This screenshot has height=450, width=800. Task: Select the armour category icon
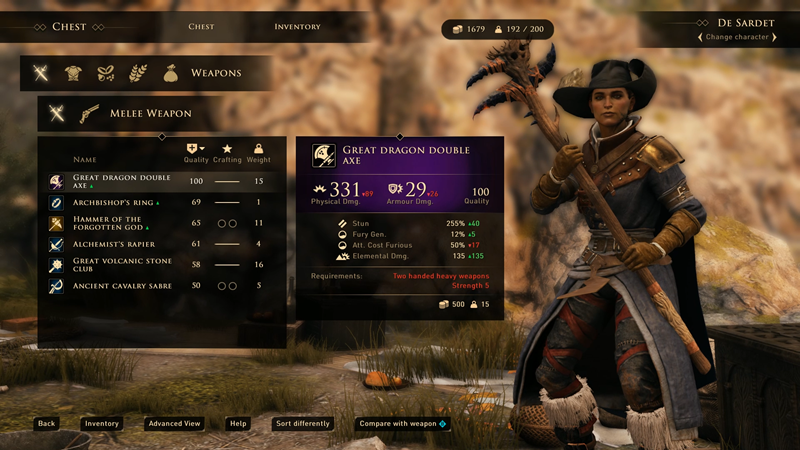(x=73, y=73)
